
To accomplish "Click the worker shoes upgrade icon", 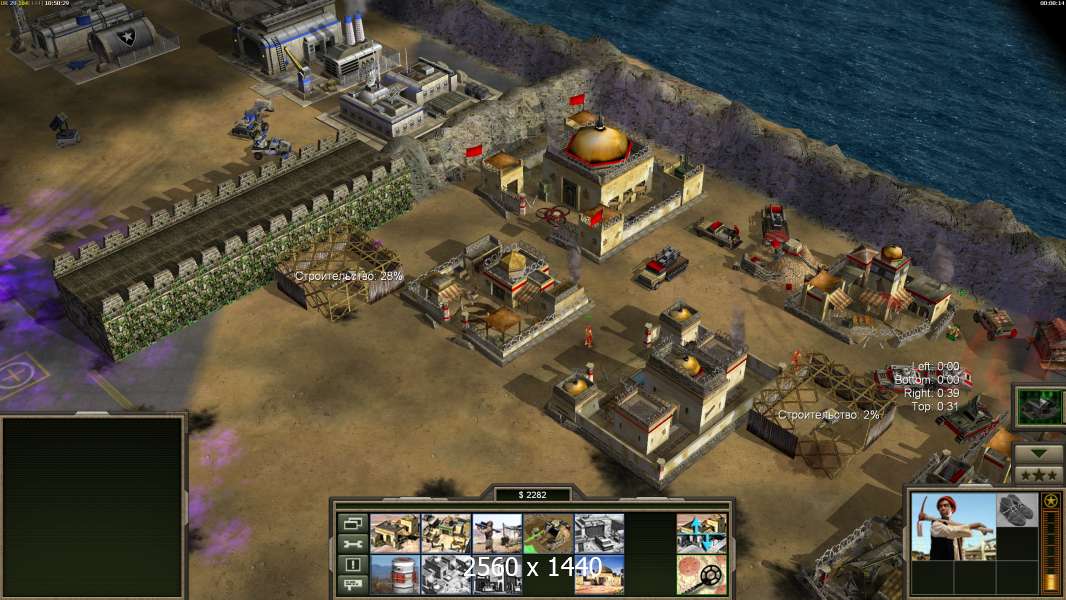I will tap(1018, 509).
